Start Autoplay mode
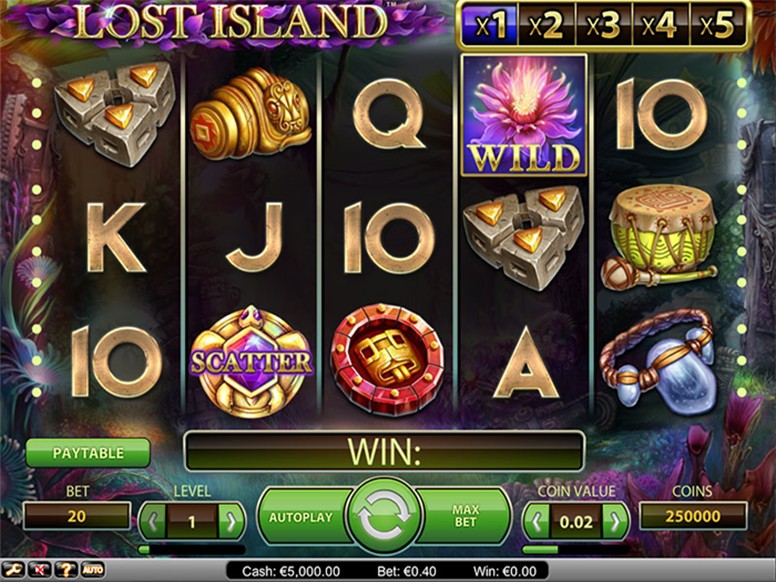 point(300,517)
